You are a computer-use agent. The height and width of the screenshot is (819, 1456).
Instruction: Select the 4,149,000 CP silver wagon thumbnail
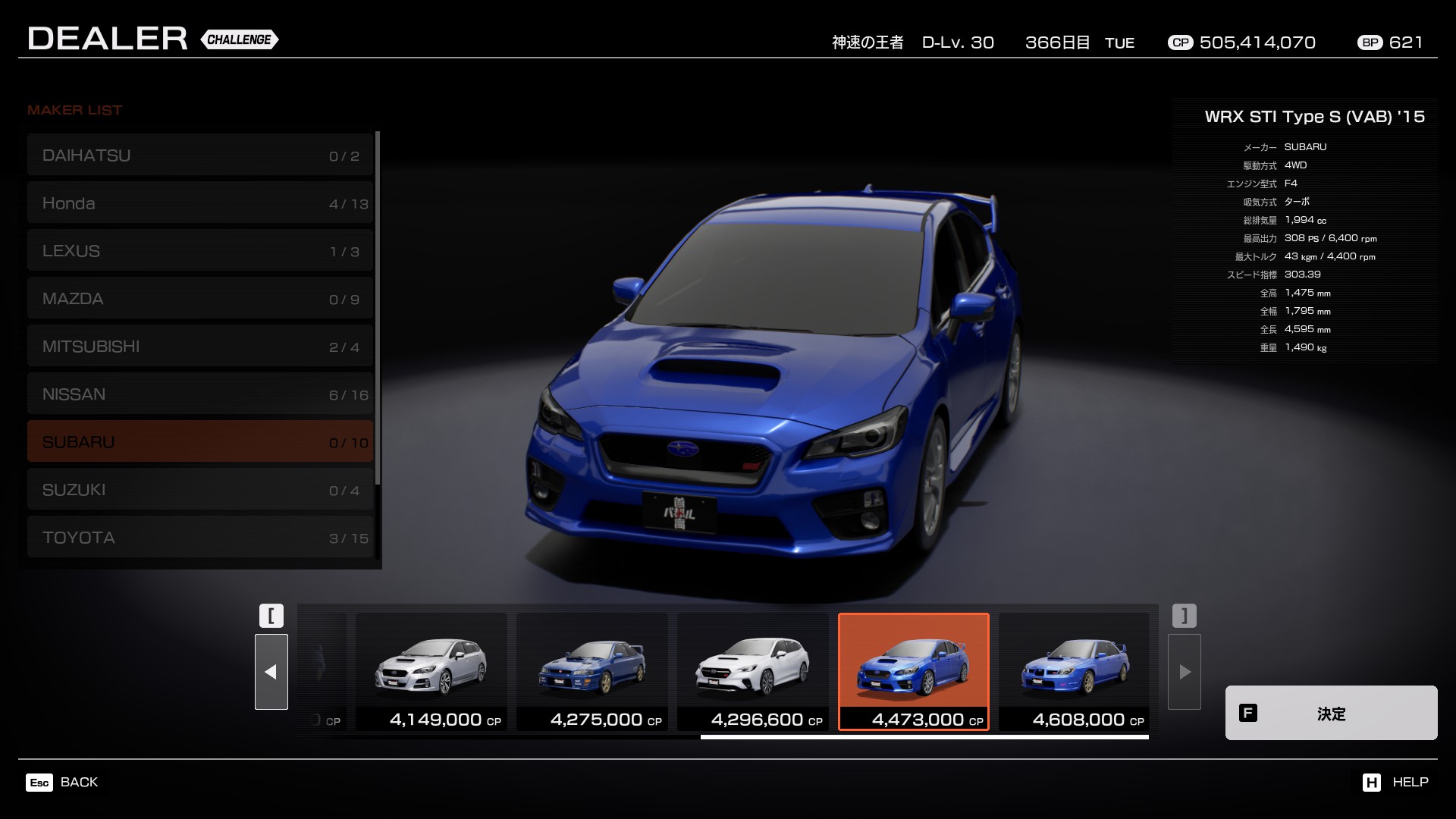point(431,672)
